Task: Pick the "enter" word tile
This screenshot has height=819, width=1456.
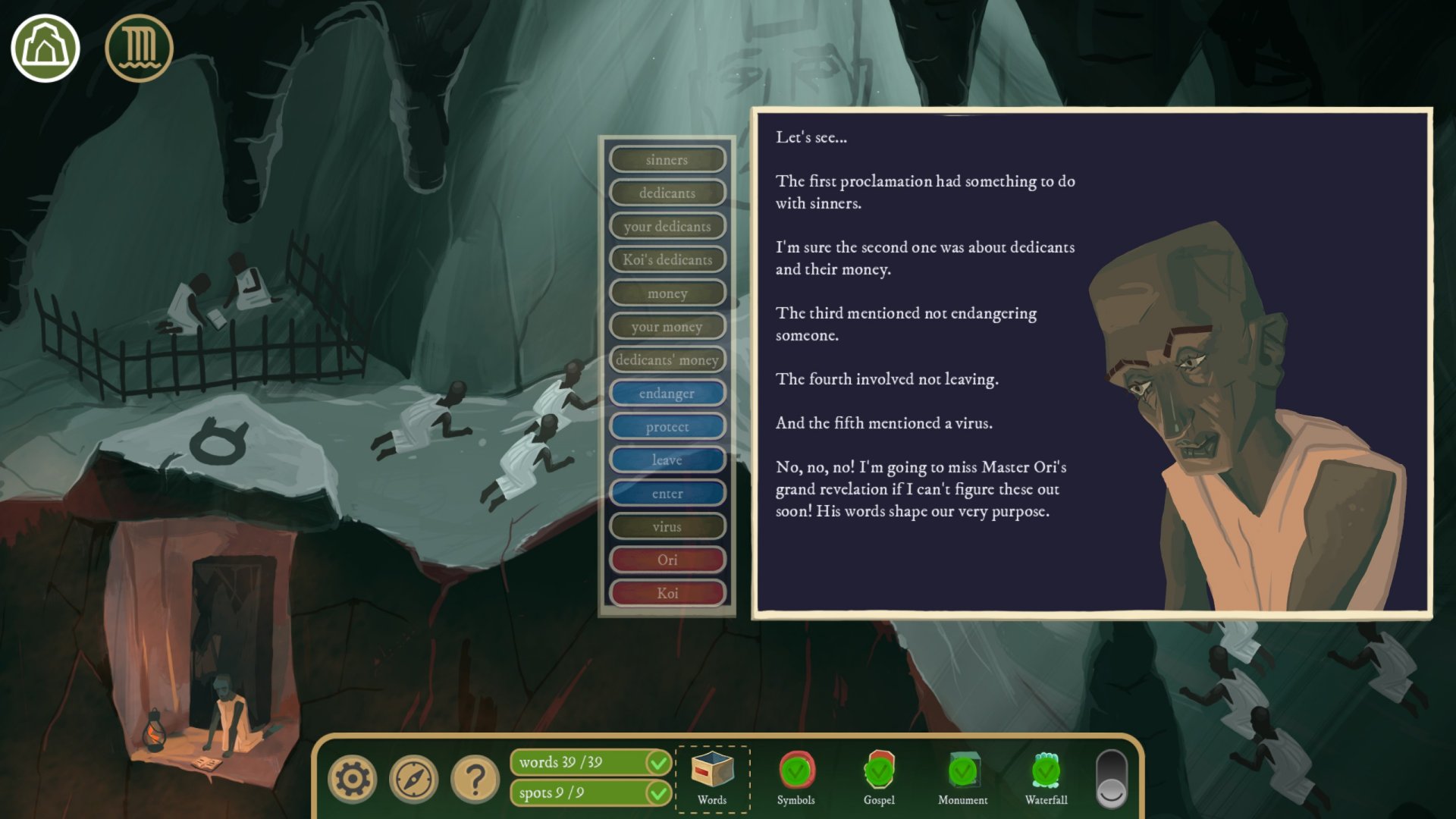Action: click(667, 494)
